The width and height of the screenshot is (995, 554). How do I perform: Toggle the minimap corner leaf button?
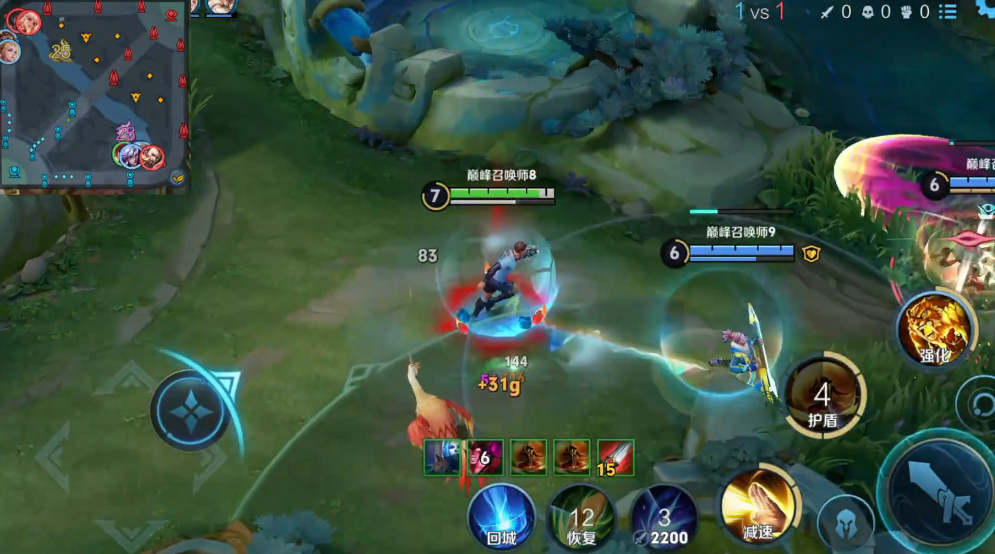click(178, 178)
